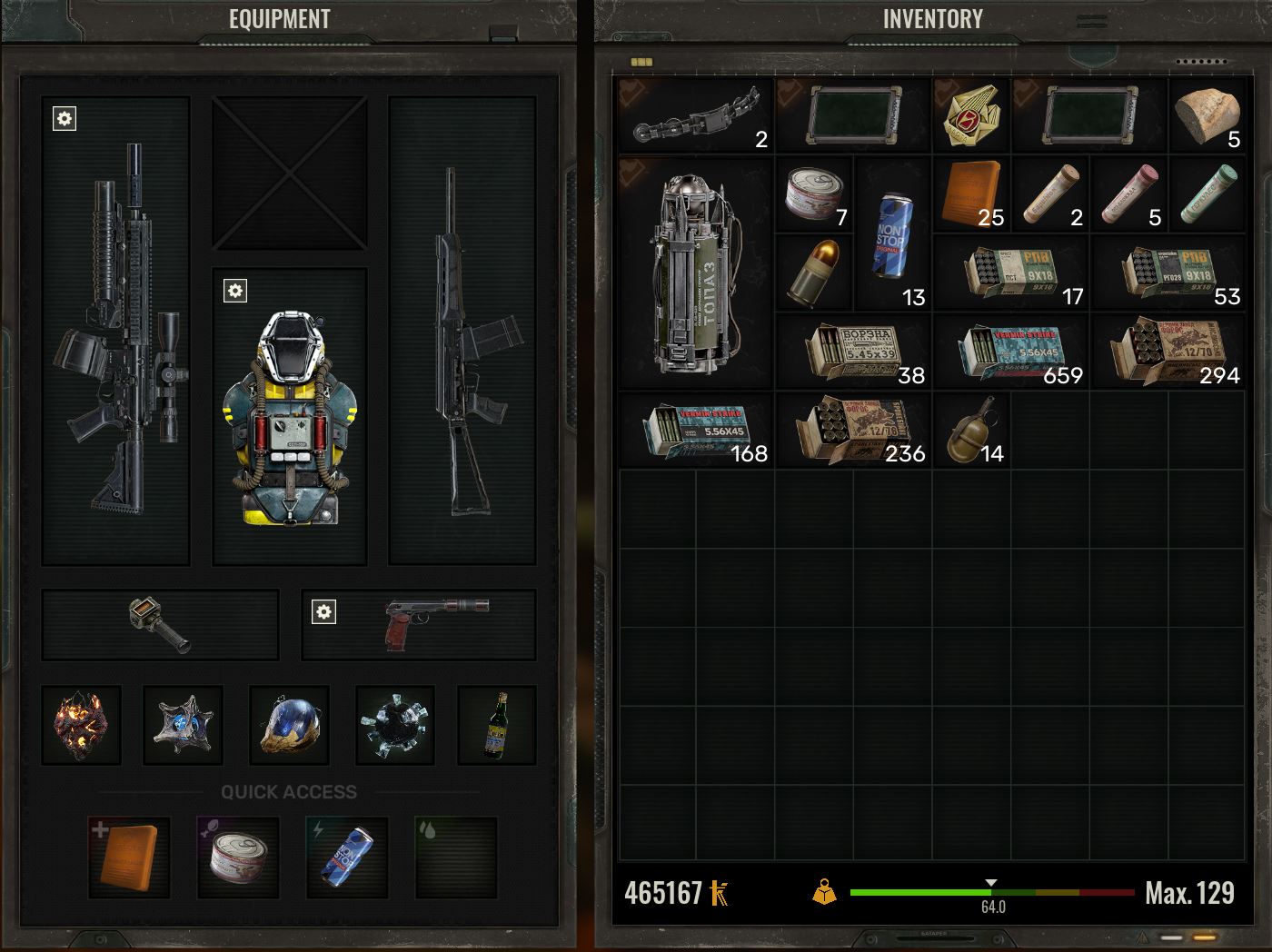The height and width of the screenshot is (952, 1272).
Task: Use the medkit in quick access
Action: tap(129, 857)
